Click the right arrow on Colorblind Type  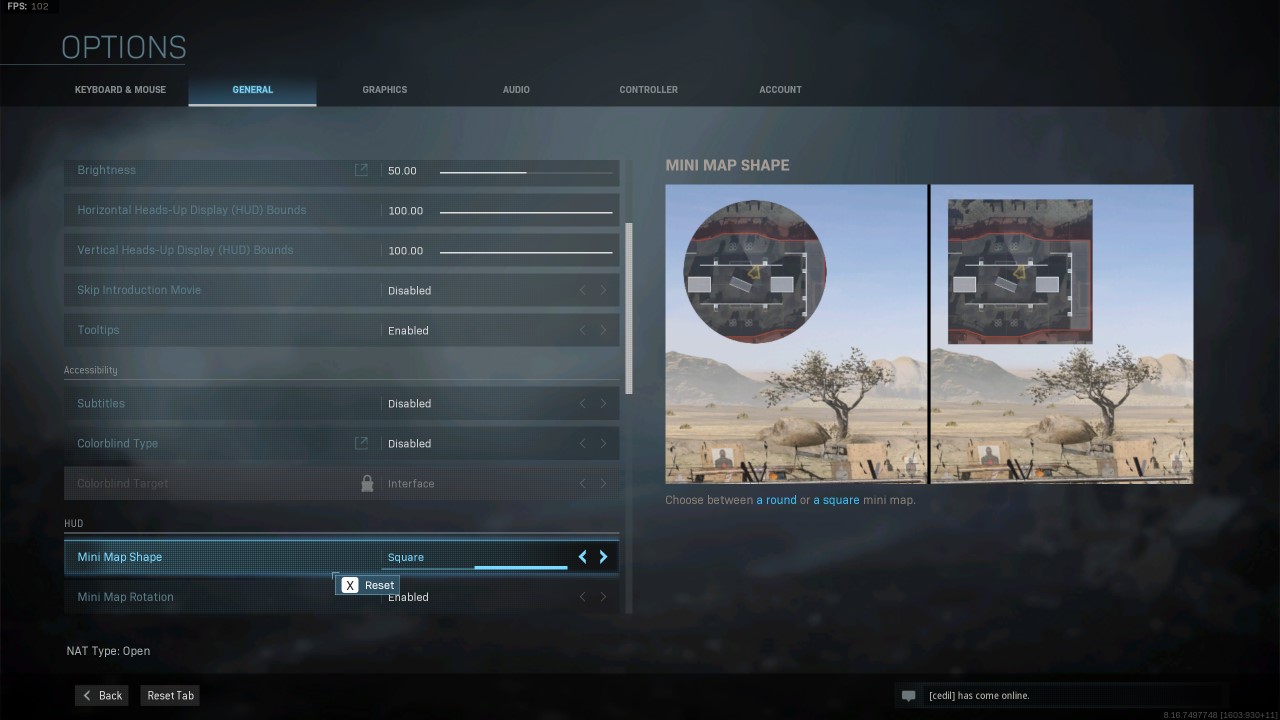[603, 443]
